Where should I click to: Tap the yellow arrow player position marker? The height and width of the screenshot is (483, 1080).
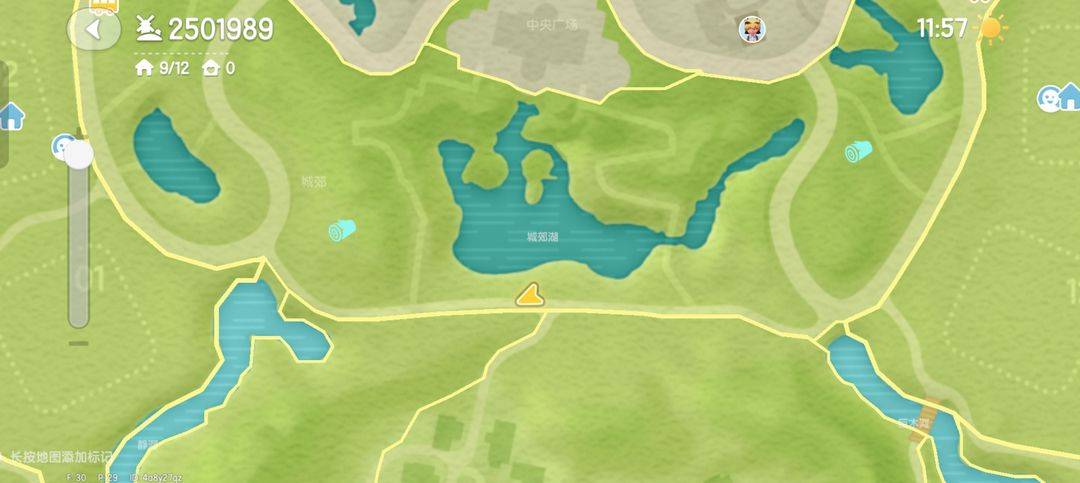click(530, 294)
